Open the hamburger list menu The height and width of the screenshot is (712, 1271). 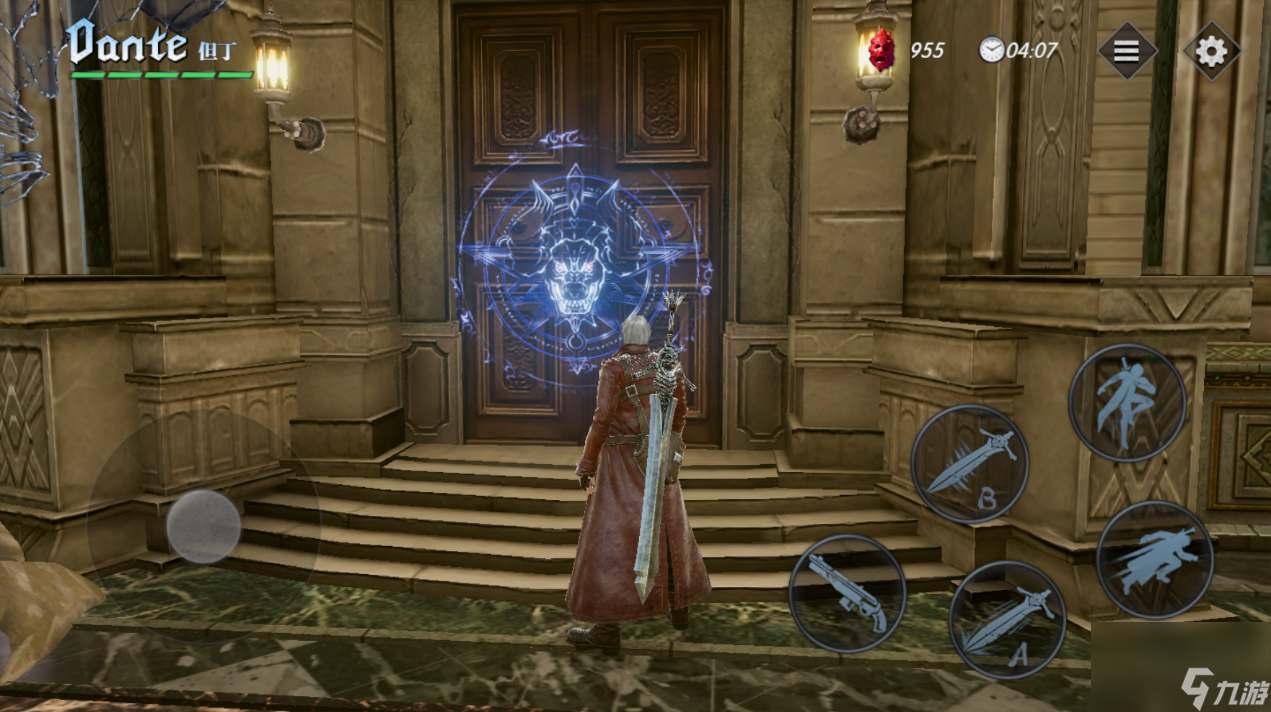pyautogui.click(x=1127, y=50)
